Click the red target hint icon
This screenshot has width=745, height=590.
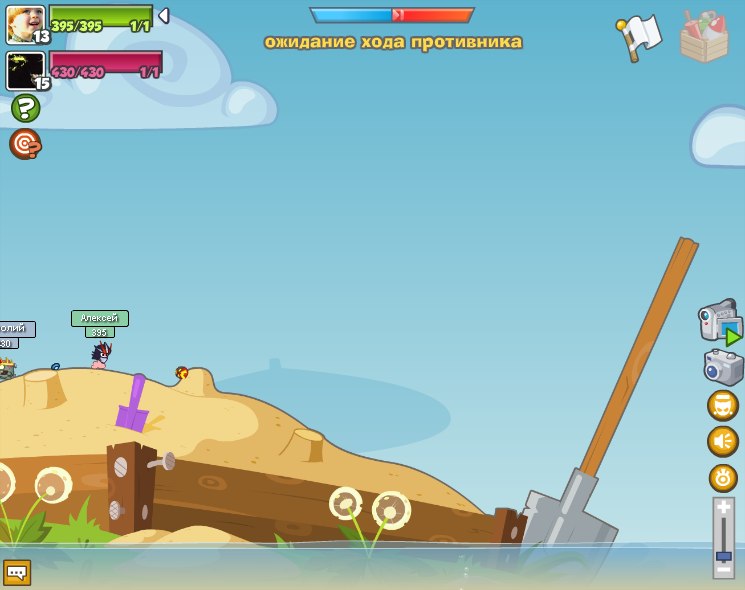coord(25,144)
